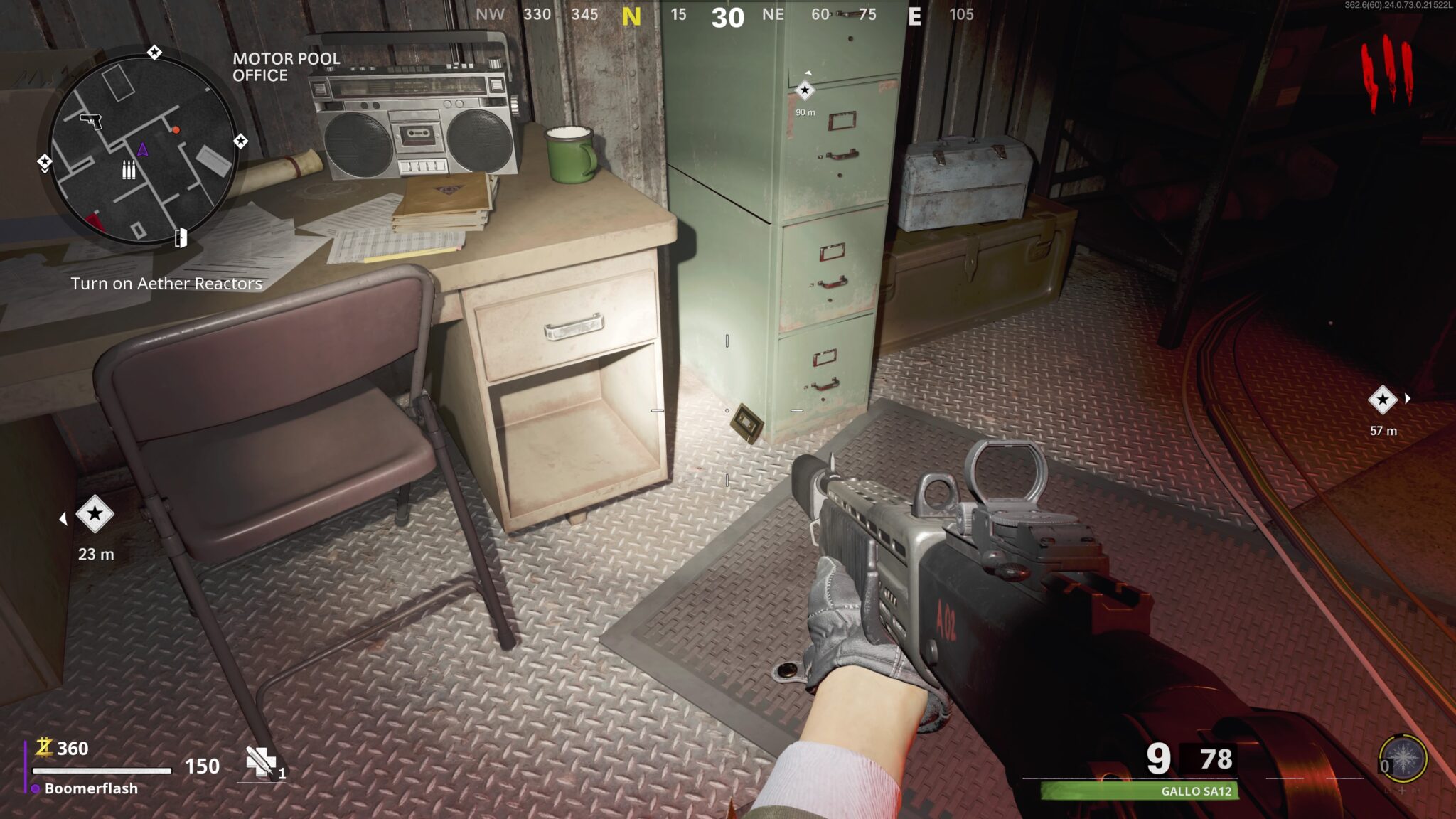Select the red objective dot on the minimap
Screen dimensions: 1456x819
(x=175, y=131)
